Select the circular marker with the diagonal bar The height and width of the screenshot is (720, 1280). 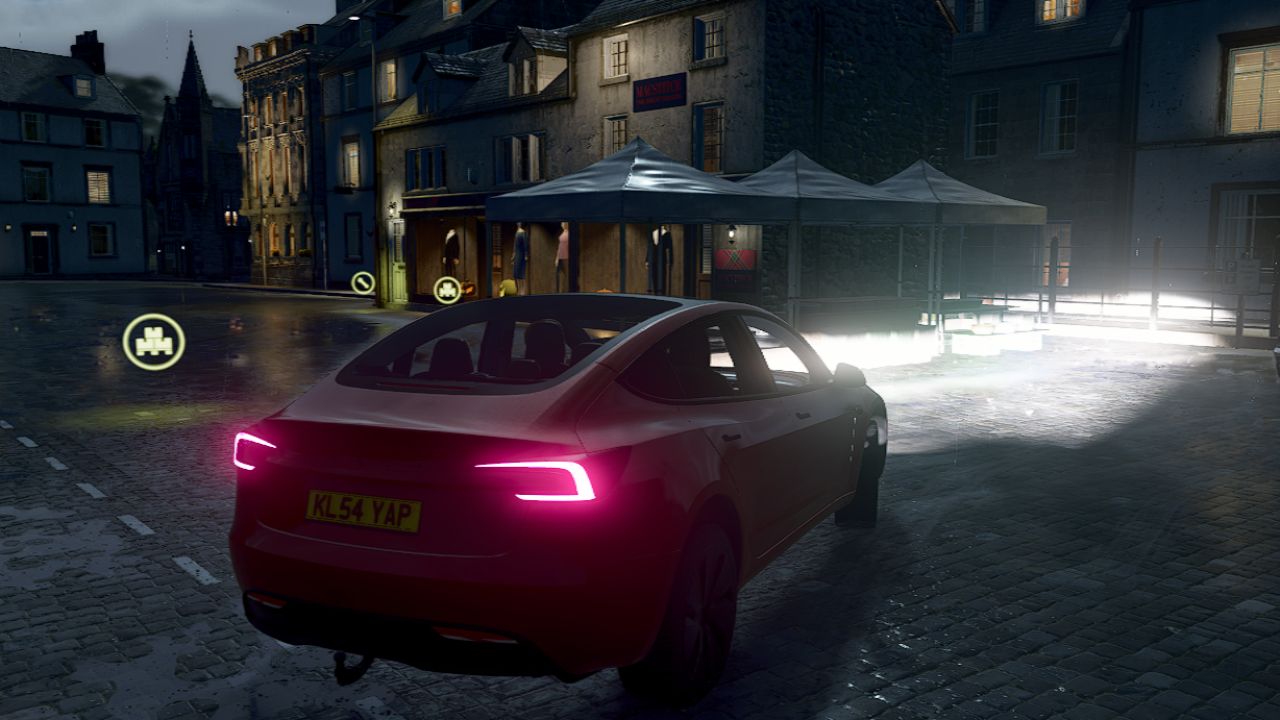[362, 282]
